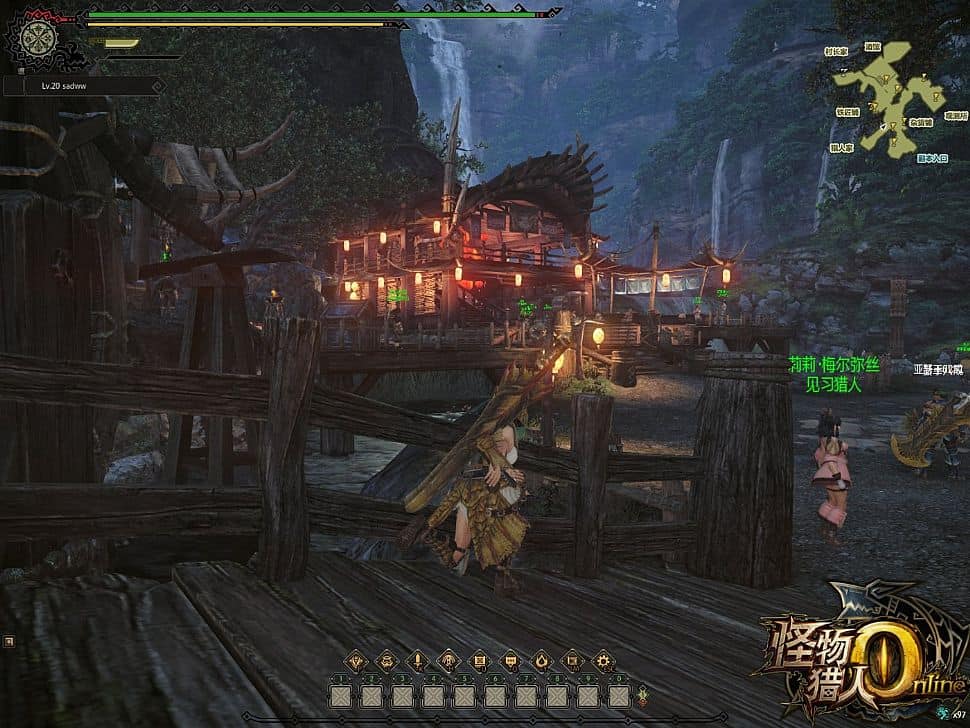The height and width of the screenshot is (728, 970).
Task: Click the small green icon right of the hotbar
Action: [641, 691]
